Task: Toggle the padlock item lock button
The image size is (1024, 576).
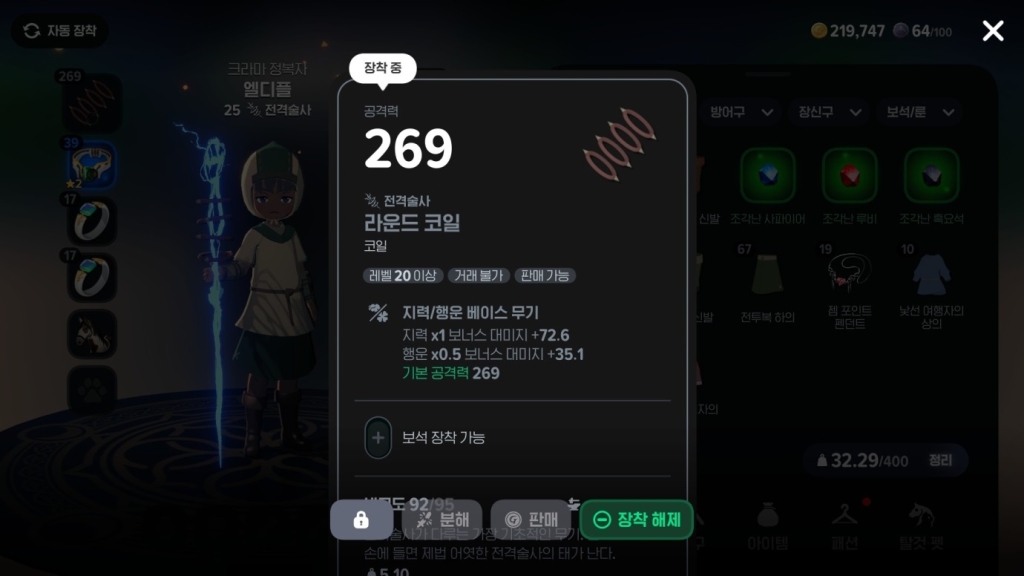Action: tap(361, 519)
